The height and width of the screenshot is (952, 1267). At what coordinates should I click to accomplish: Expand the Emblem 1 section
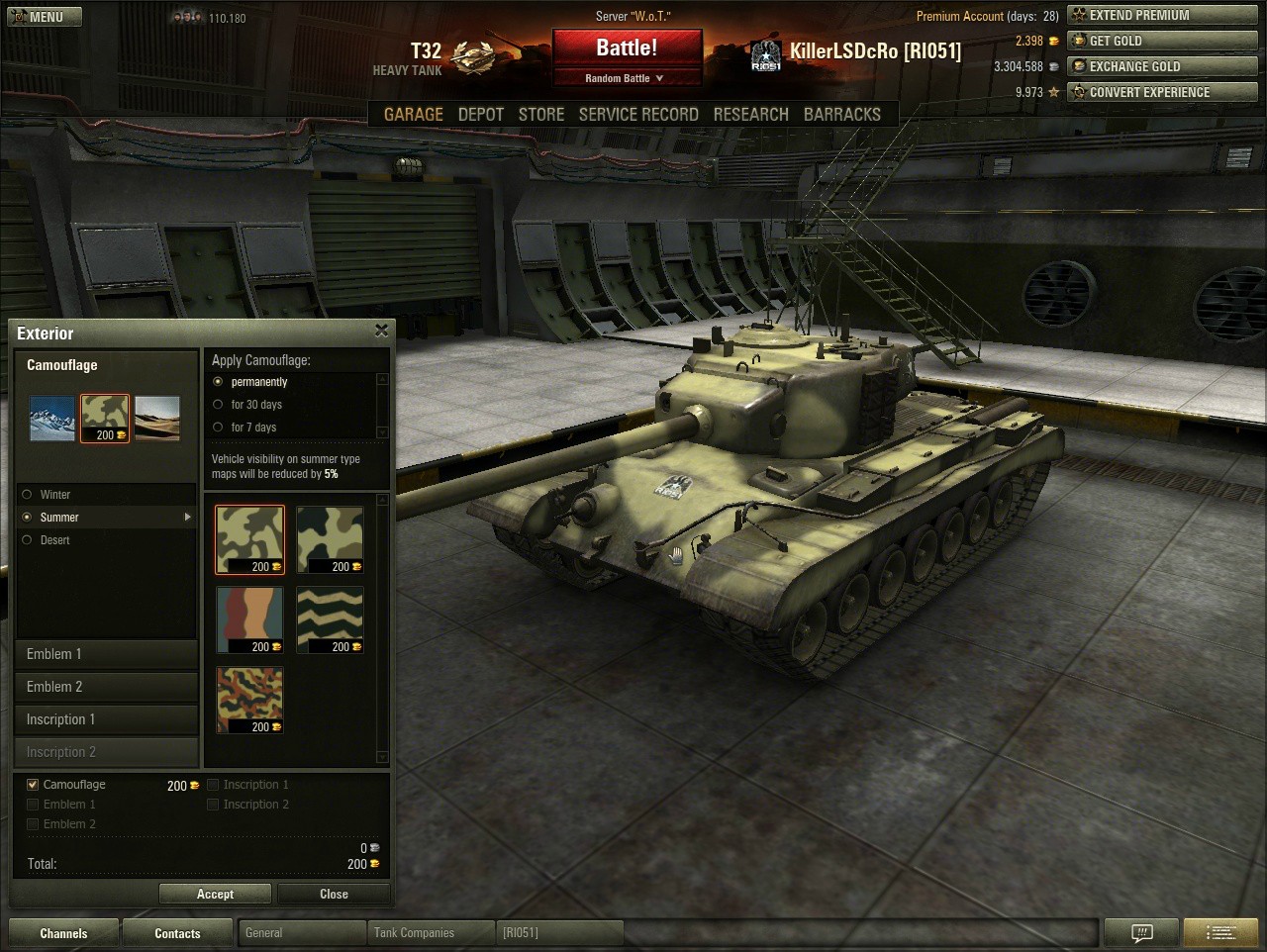tap(106, 654)
